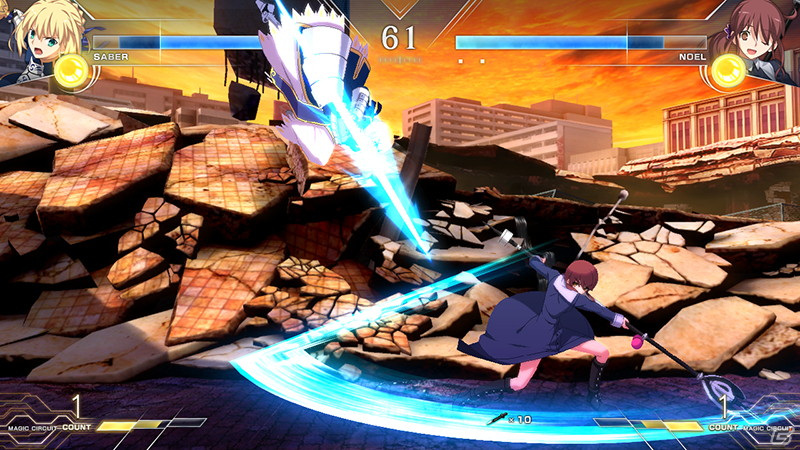Select the golden moon icon beside Saber's name
This screenshot has height=450, width=800.
point(71,70)
